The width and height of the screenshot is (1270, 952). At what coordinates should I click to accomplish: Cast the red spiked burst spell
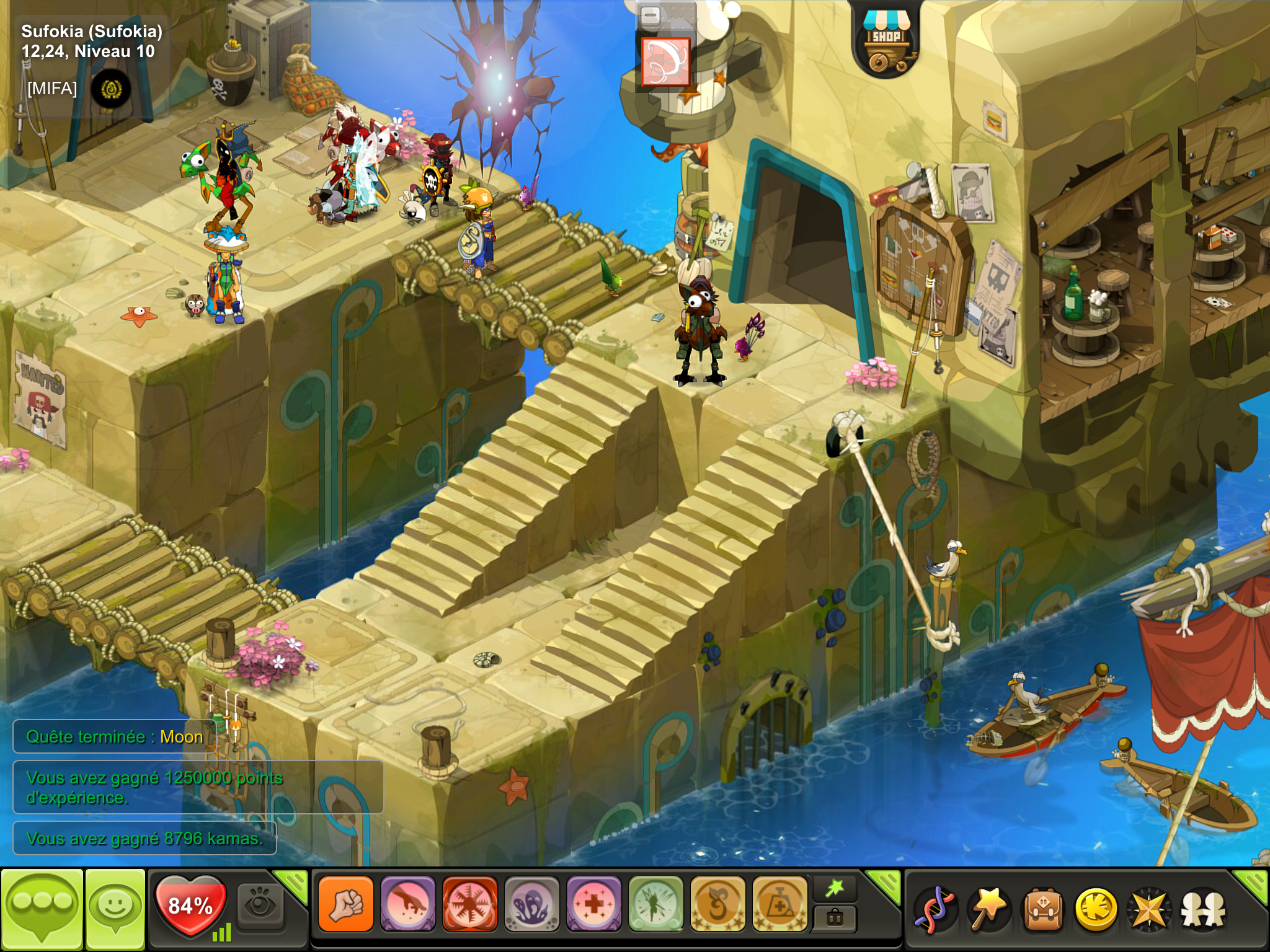(x=469, y=904)
